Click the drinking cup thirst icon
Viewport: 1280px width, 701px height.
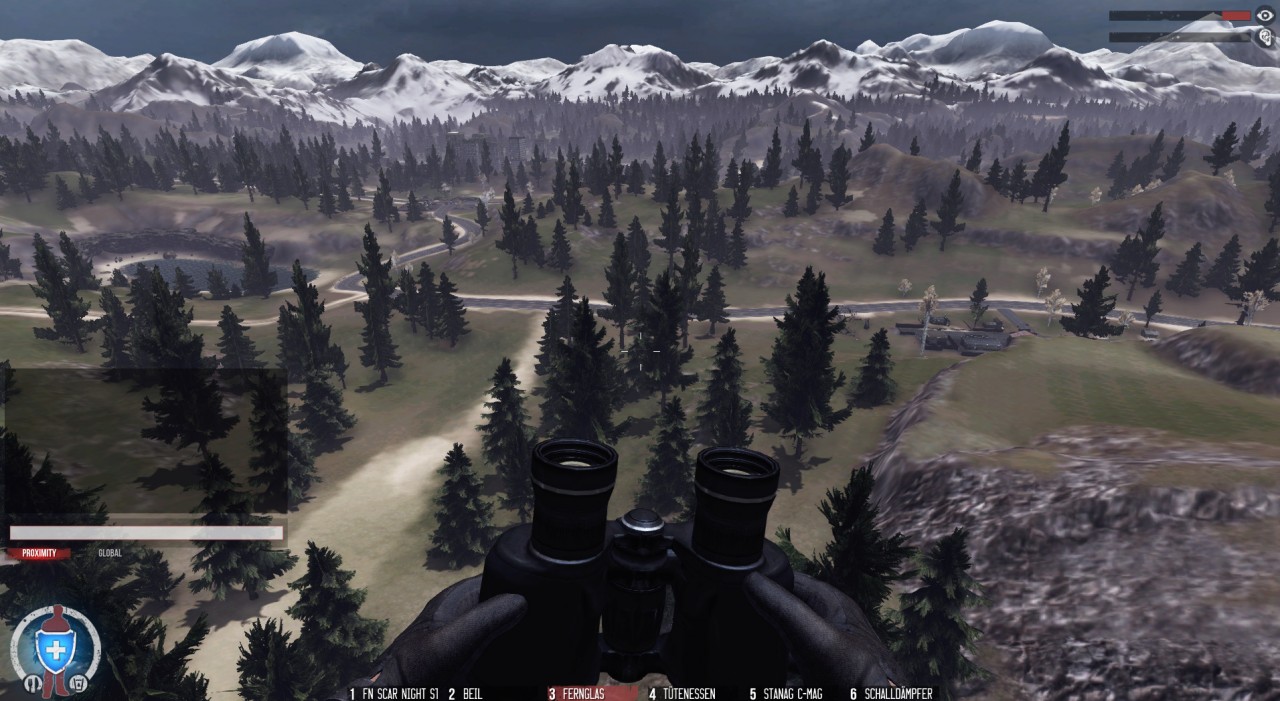[77, 684]
